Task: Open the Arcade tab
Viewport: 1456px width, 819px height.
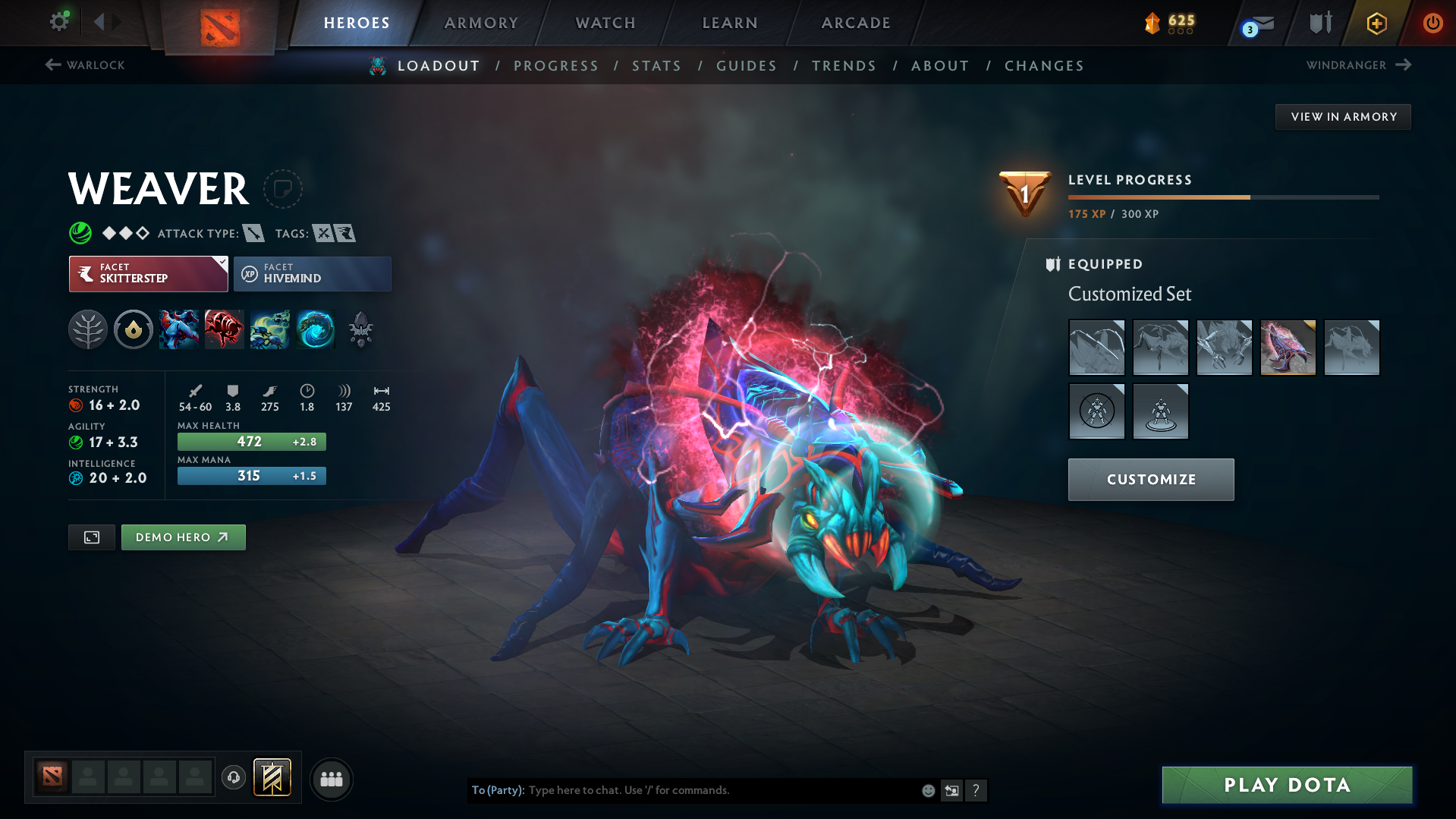Action: 856,23
